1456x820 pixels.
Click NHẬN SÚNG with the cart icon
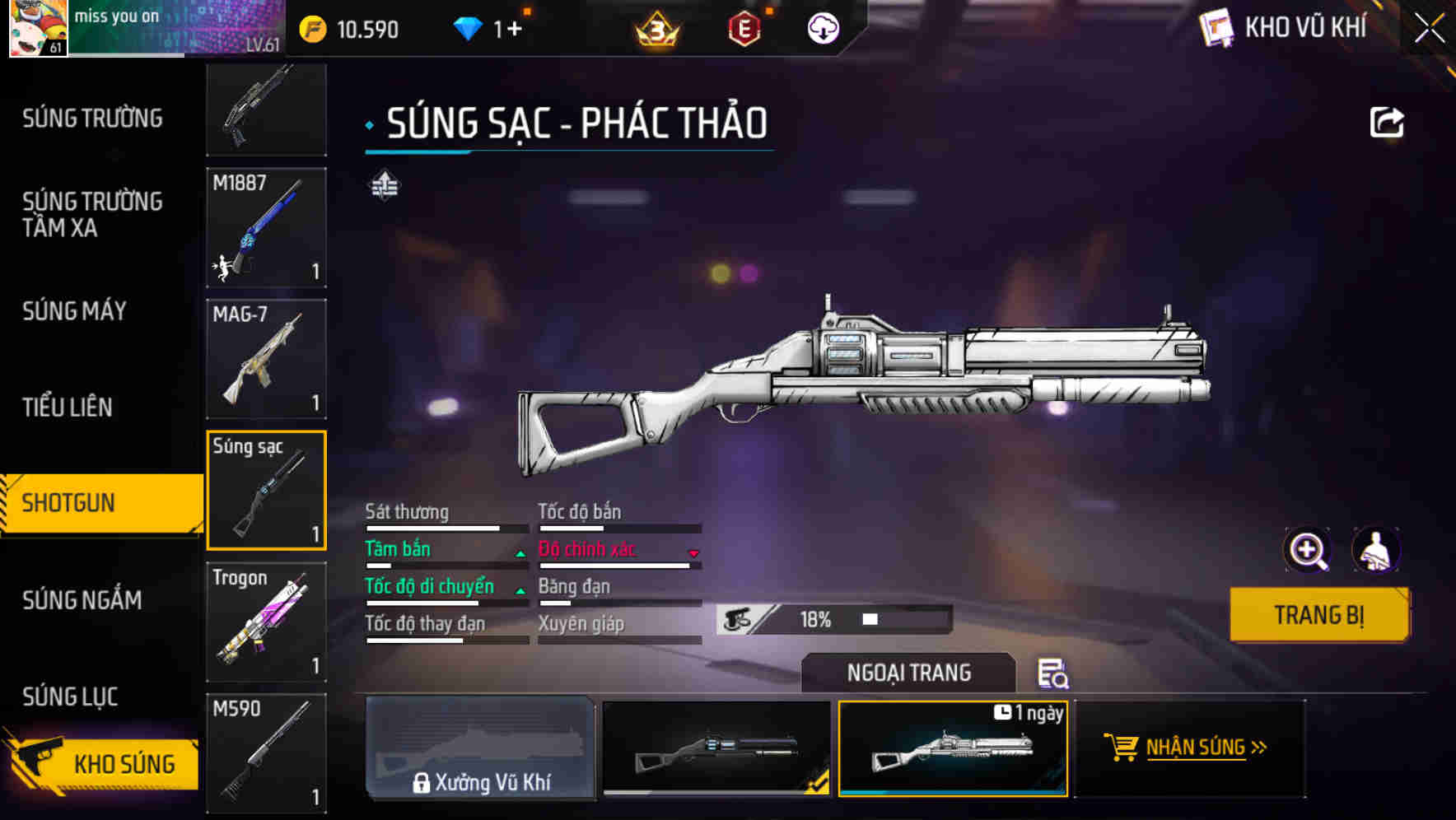pyautogui.click(x=1188, y=748)
